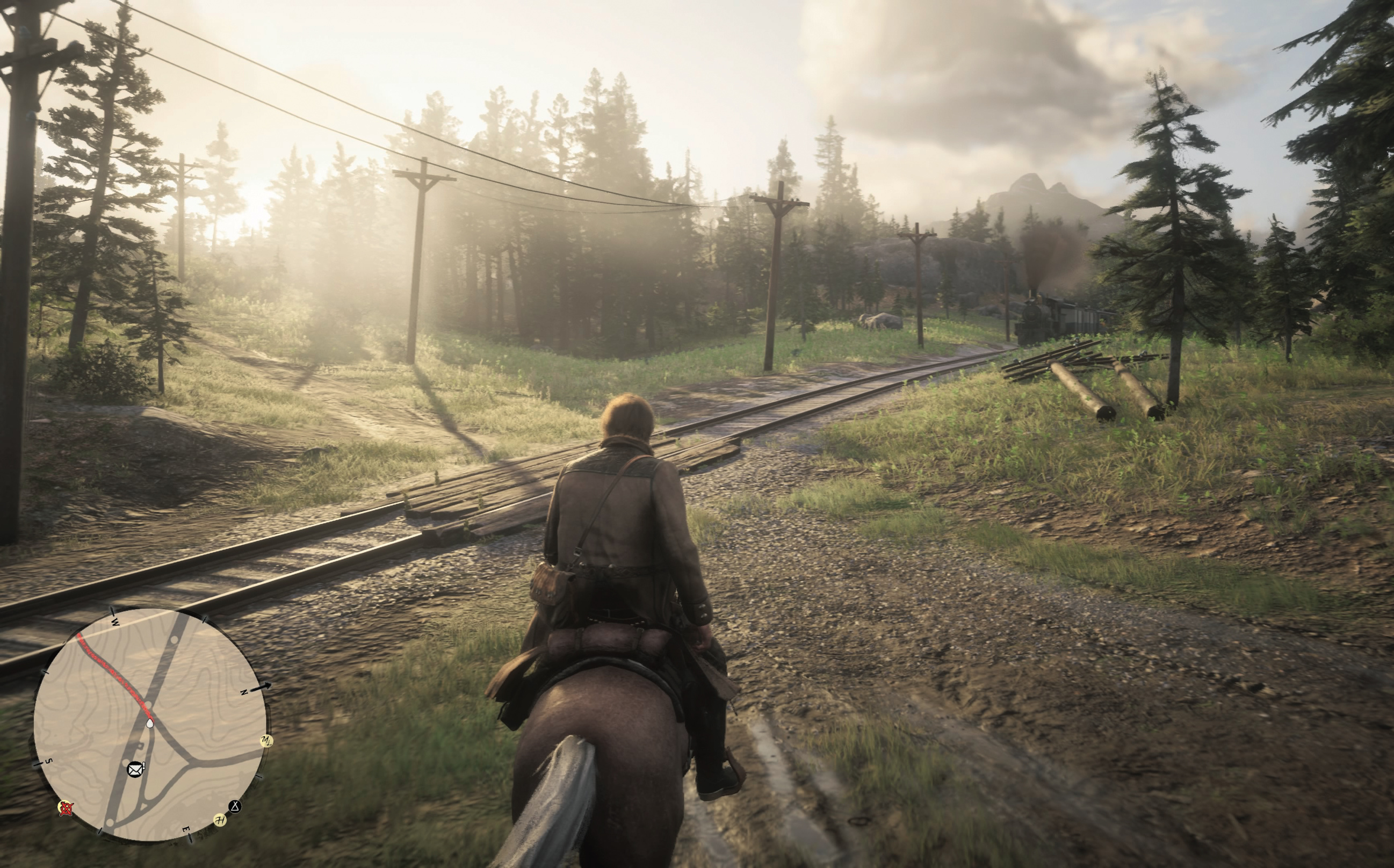
Task: Select the yellow ML mission marker
Action: click(x=266, y=741)
